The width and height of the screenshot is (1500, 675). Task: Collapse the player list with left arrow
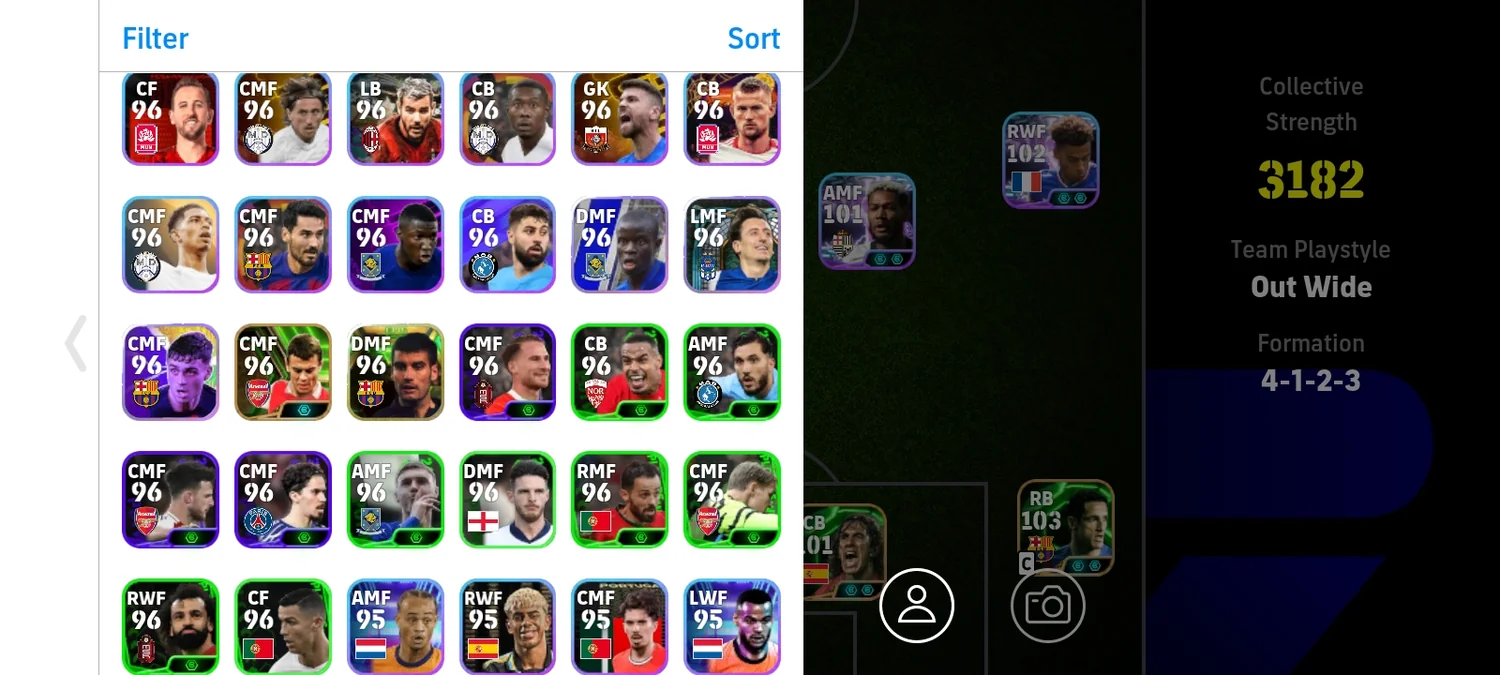tap(76, 343)
